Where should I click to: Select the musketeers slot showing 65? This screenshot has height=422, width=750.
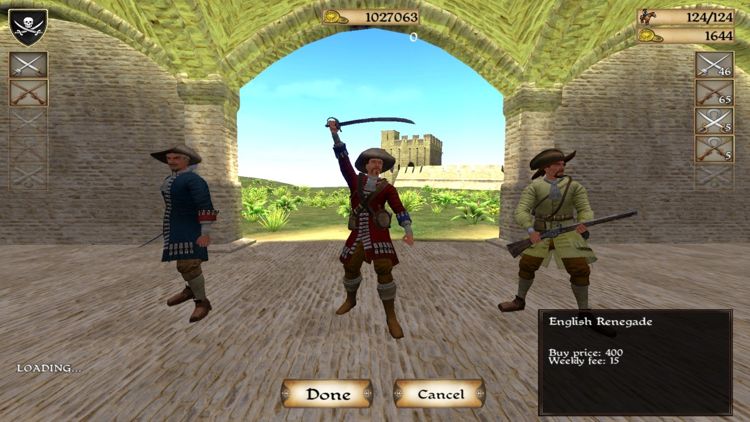click(714, 93)
